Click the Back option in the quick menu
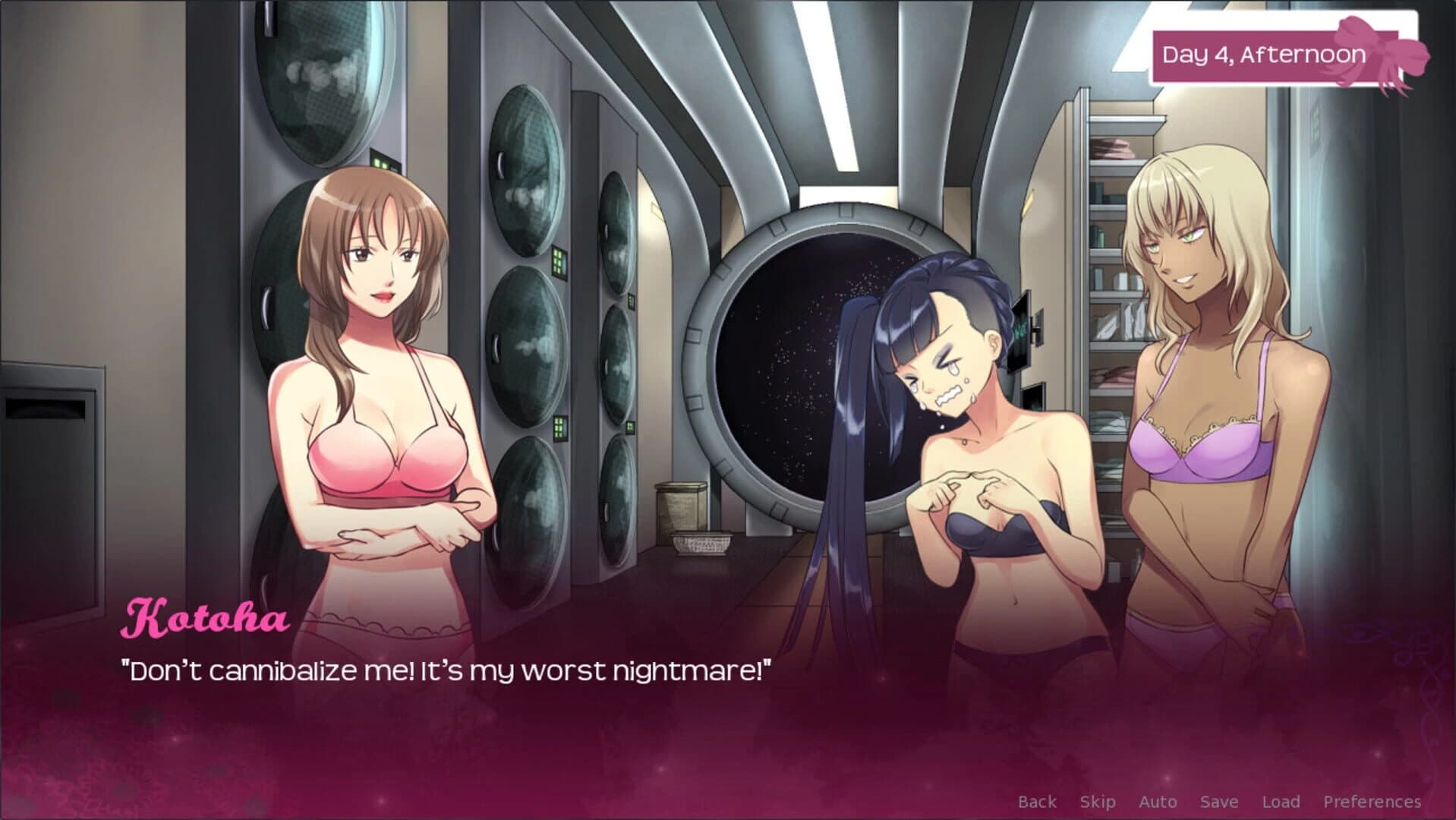The image size is (1456, 820). point(1036,801)
